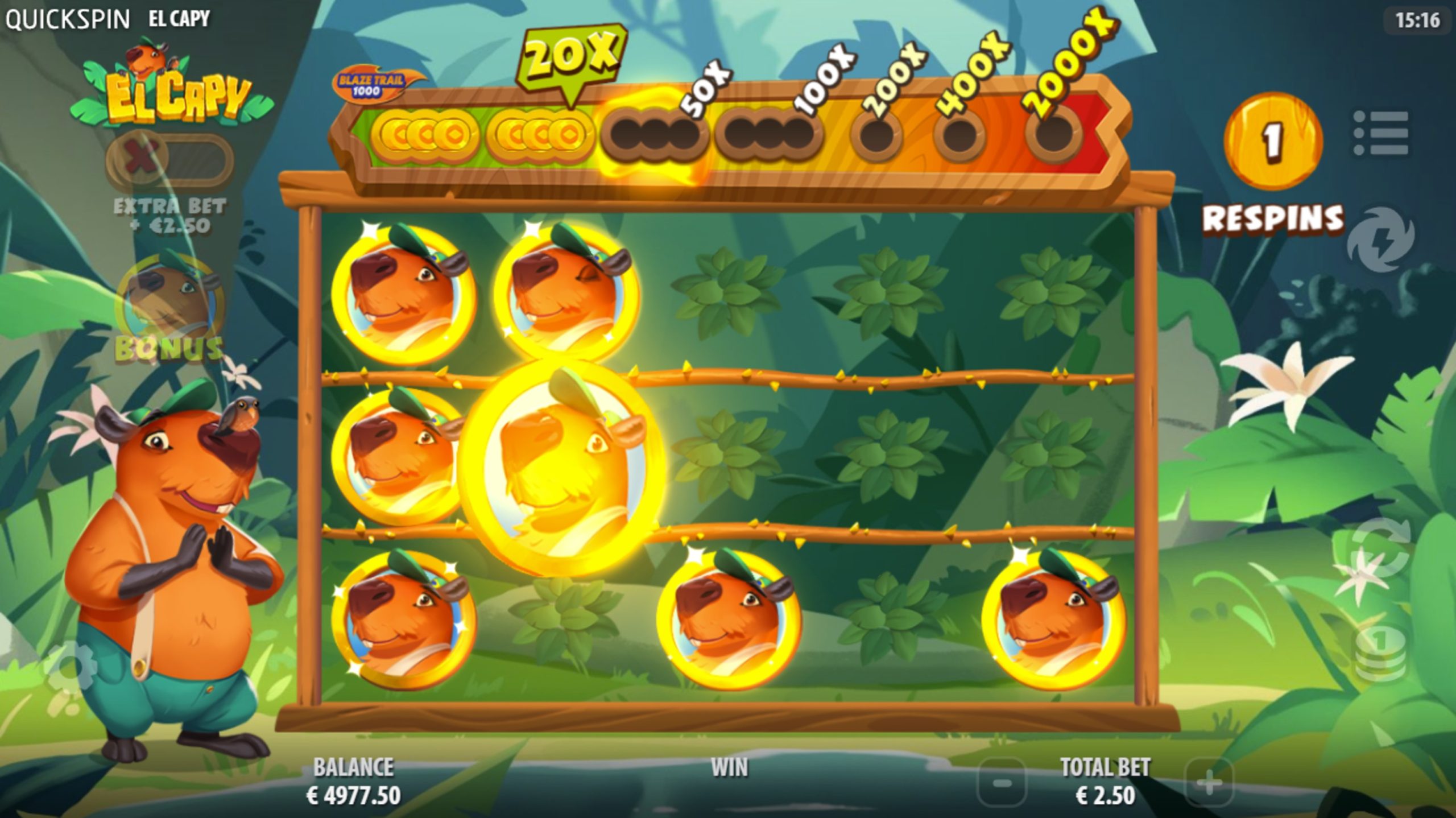Increase total bet with plus button
This screenshot has width=1456, height=818.
point(1209,784)
